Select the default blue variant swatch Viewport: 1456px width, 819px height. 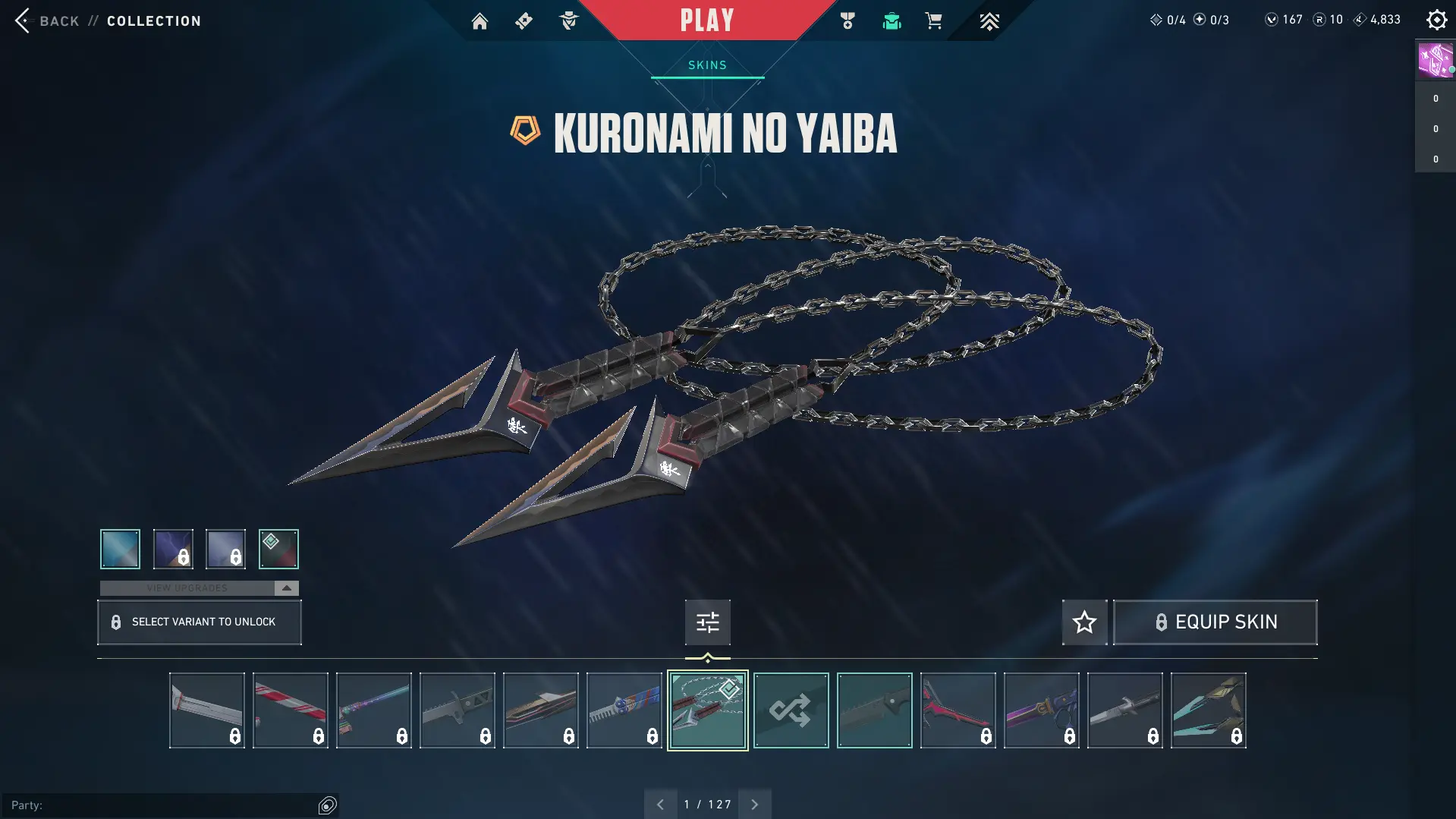point(119,549)
